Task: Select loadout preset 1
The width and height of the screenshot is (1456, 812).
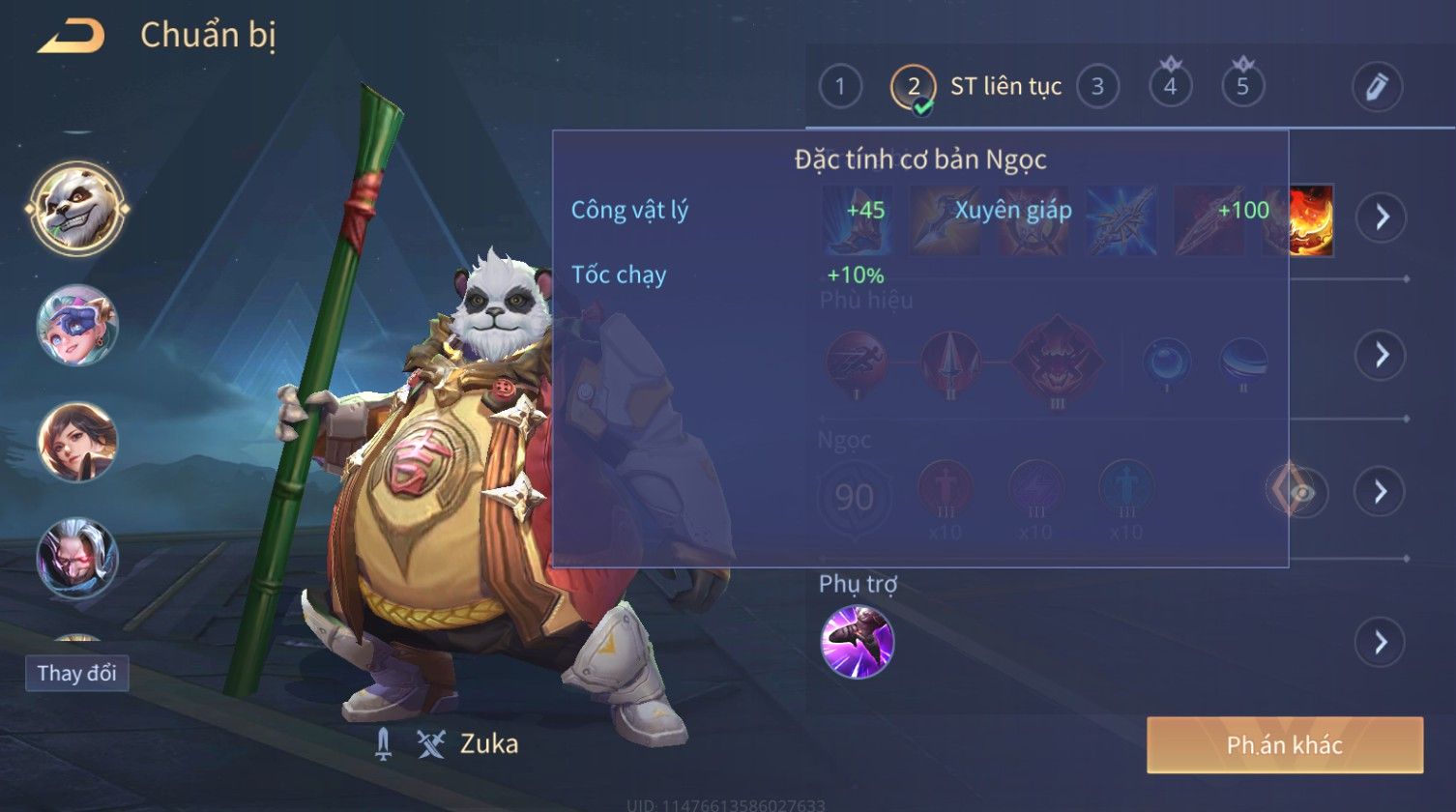Action: pos(839,87)
